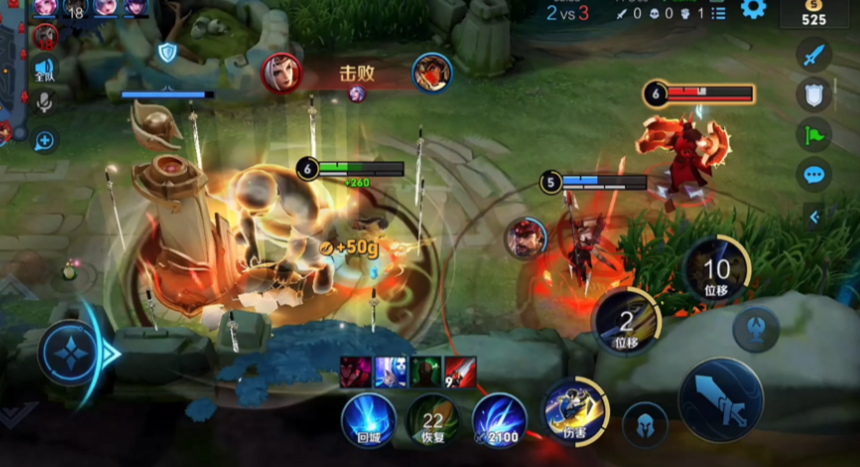Hit the large sword basic attack button
This screenshot has height=467, width=860.
(x=720, y=399)
